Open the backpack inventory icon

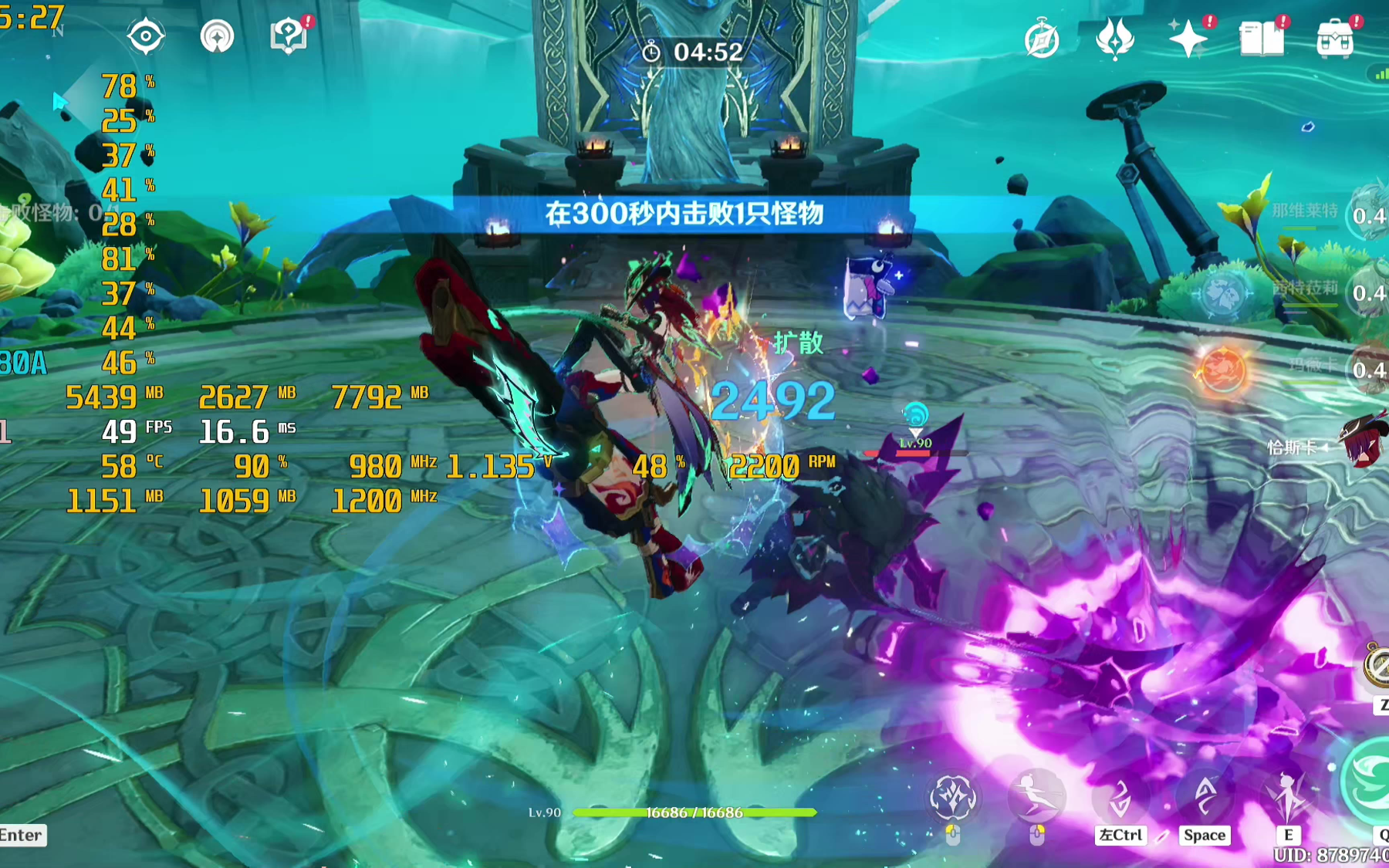point(1335,39)
